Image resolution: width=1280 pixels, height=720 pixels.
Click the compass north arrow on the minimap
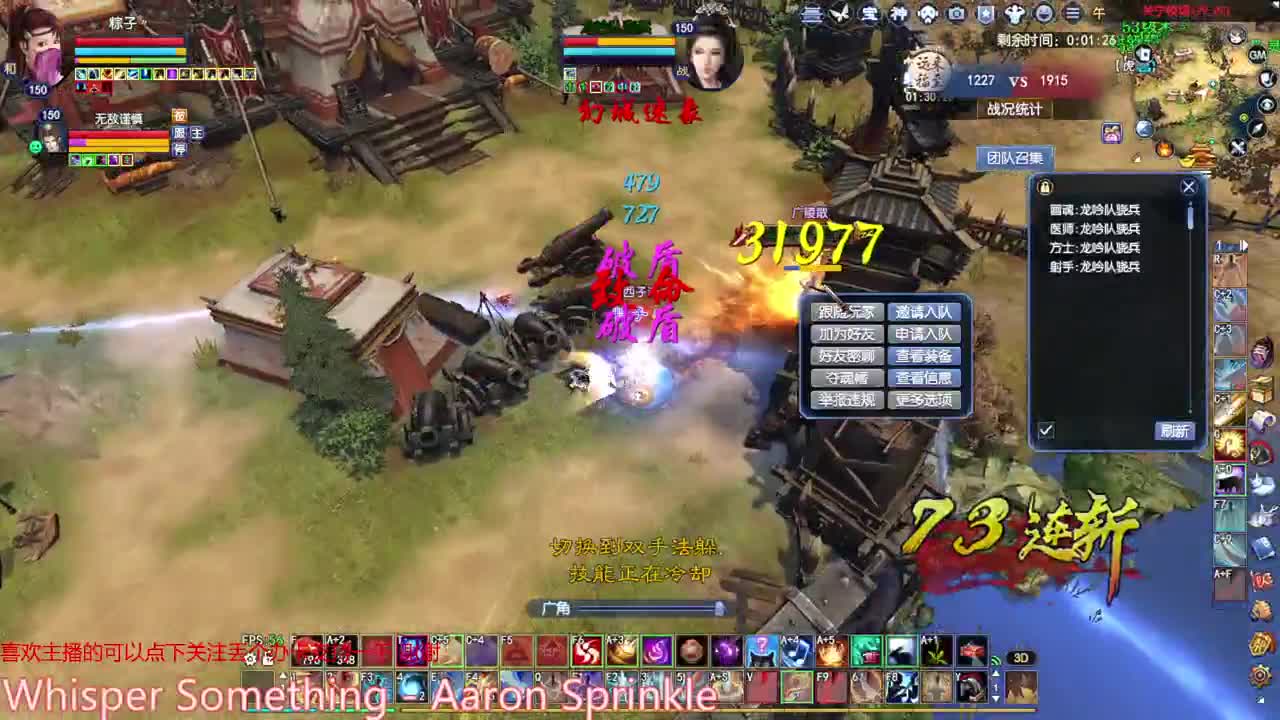[x=1257, y=129]
